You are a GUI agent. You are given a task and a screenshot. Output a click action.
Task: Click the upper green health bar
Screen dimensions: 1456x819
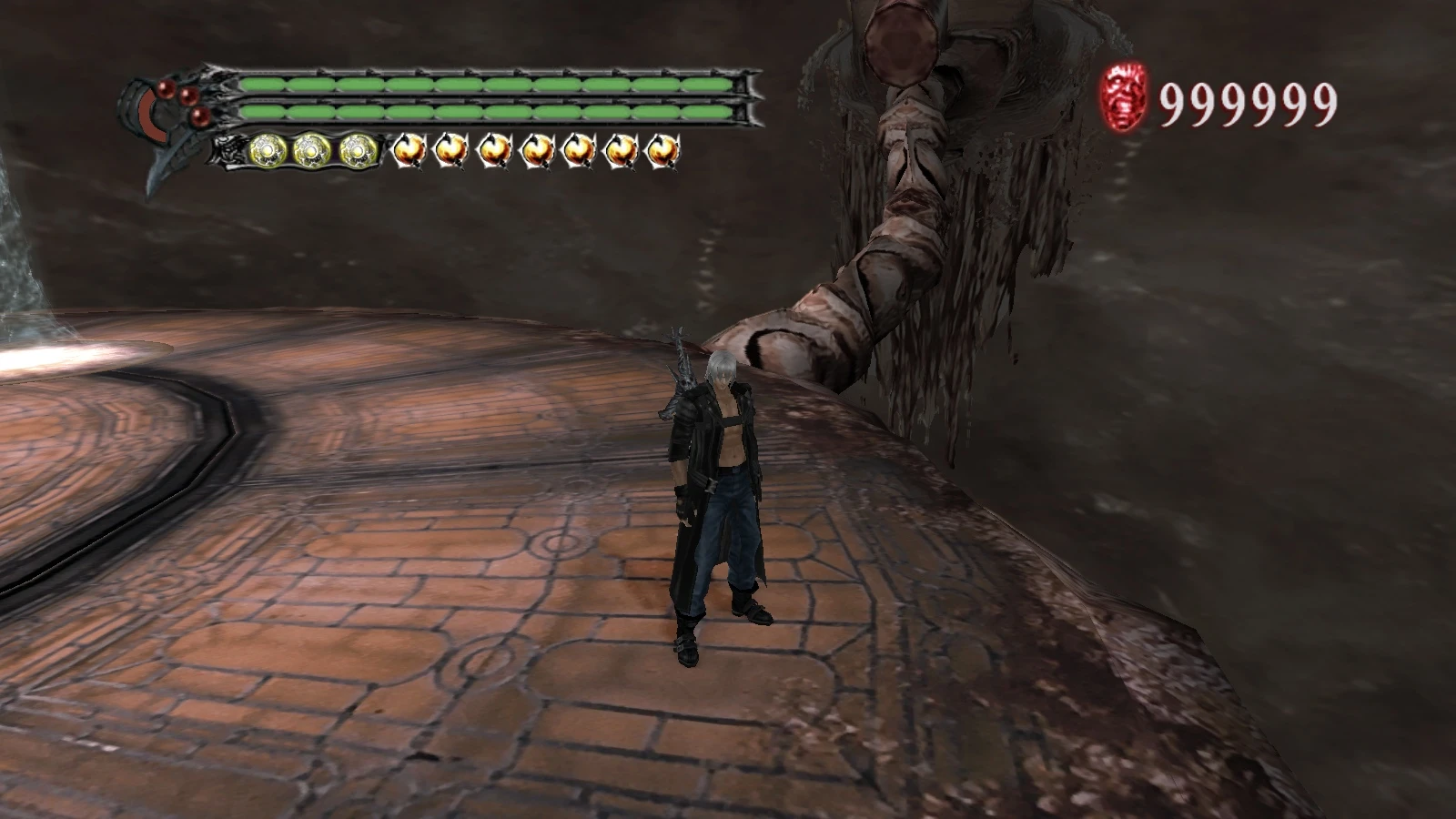pos(491,82)
